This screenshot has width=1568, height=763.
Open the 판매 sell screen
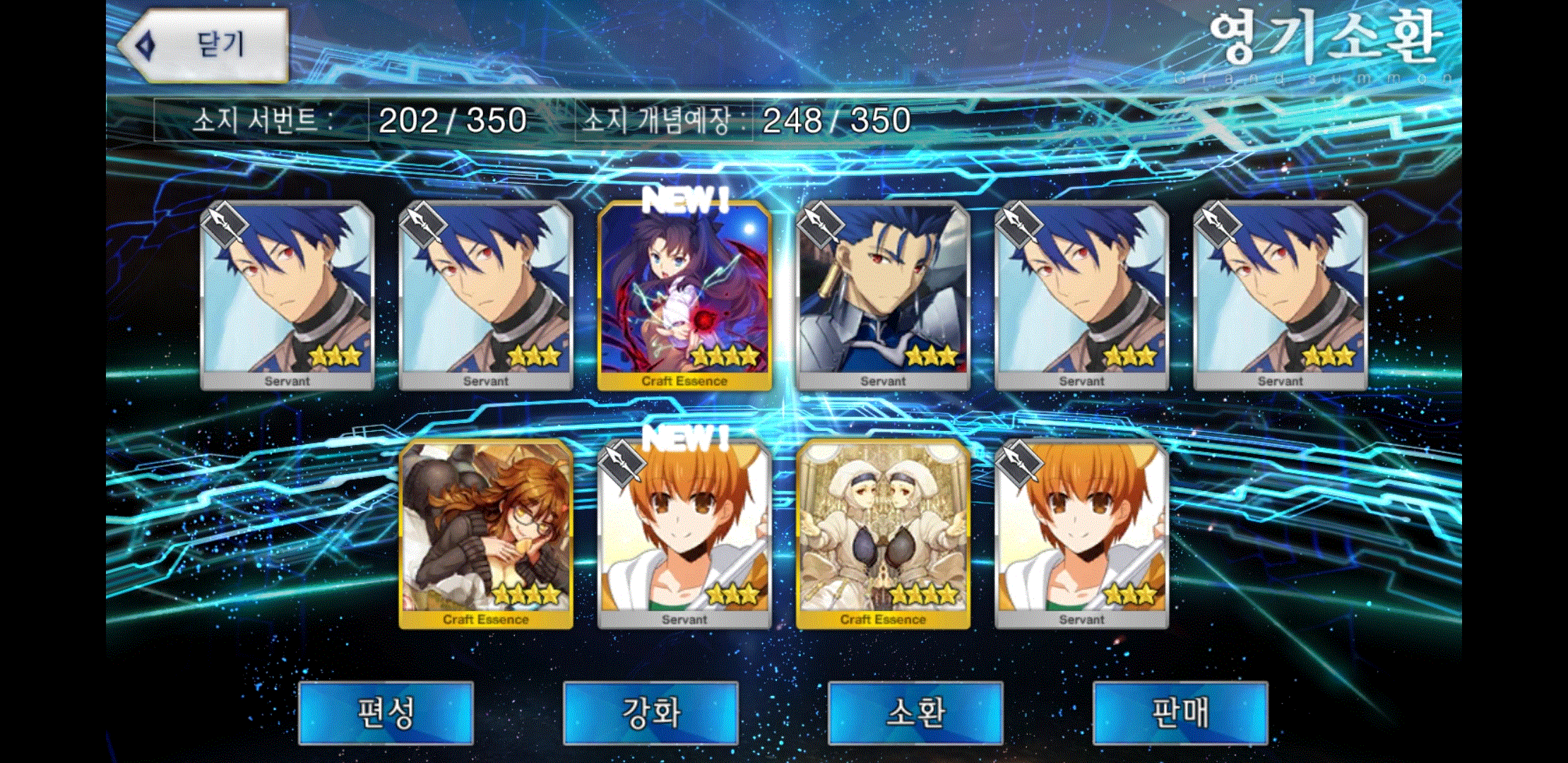pyautogui.click(x=1180, y=712)
